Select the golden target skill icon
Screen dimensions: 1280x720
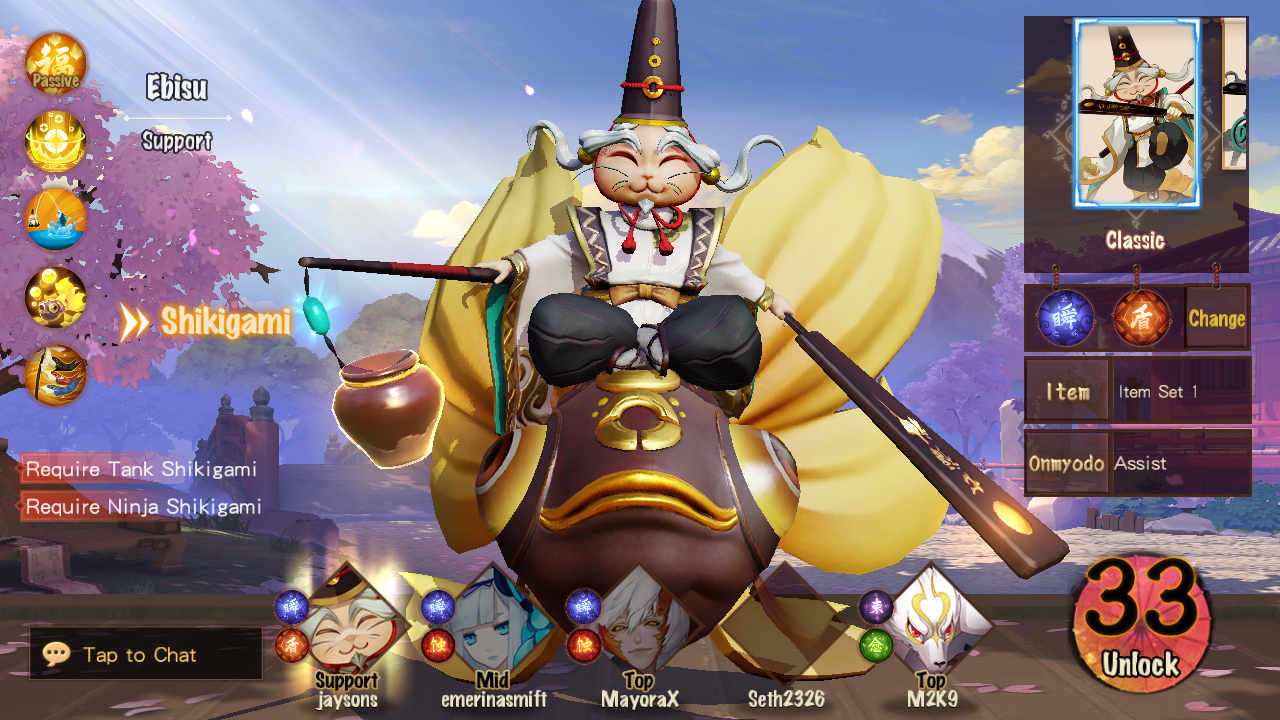click(56, 142)
